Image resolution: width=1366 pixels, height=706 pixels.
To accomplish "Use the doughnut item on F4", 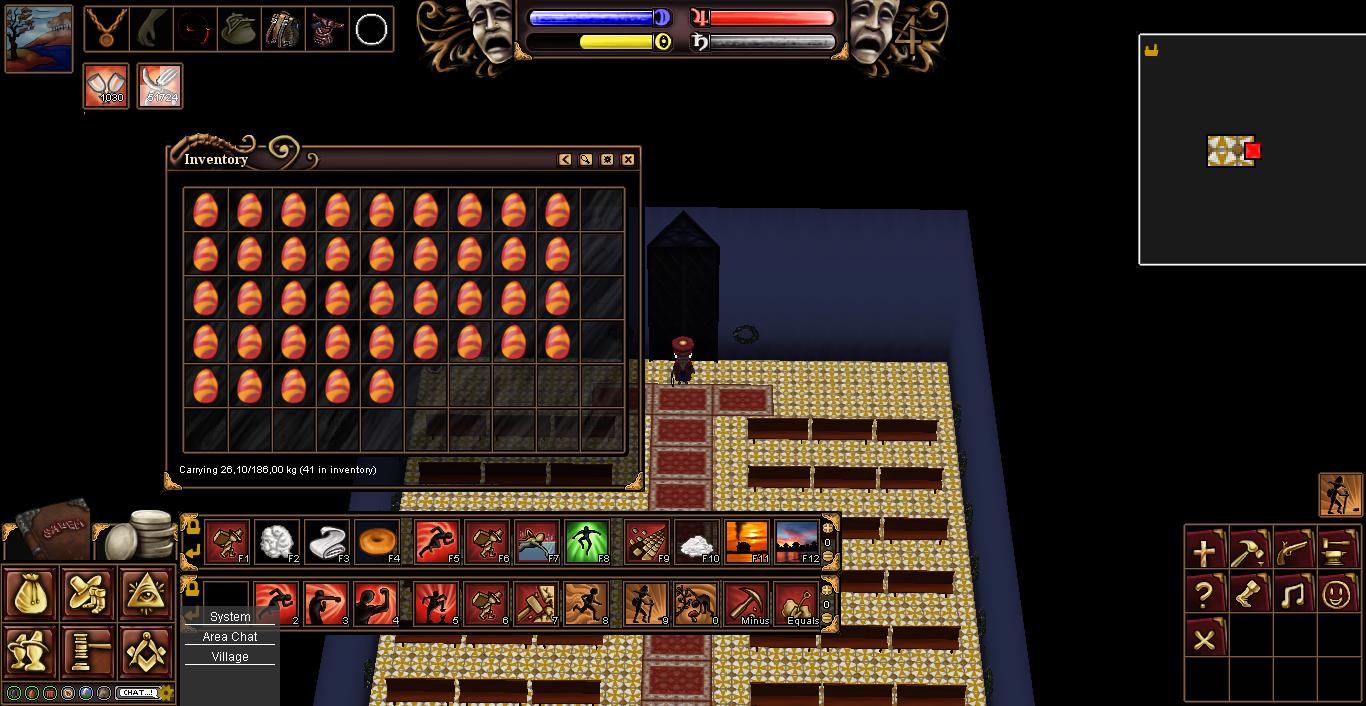I will coord(377,543).
